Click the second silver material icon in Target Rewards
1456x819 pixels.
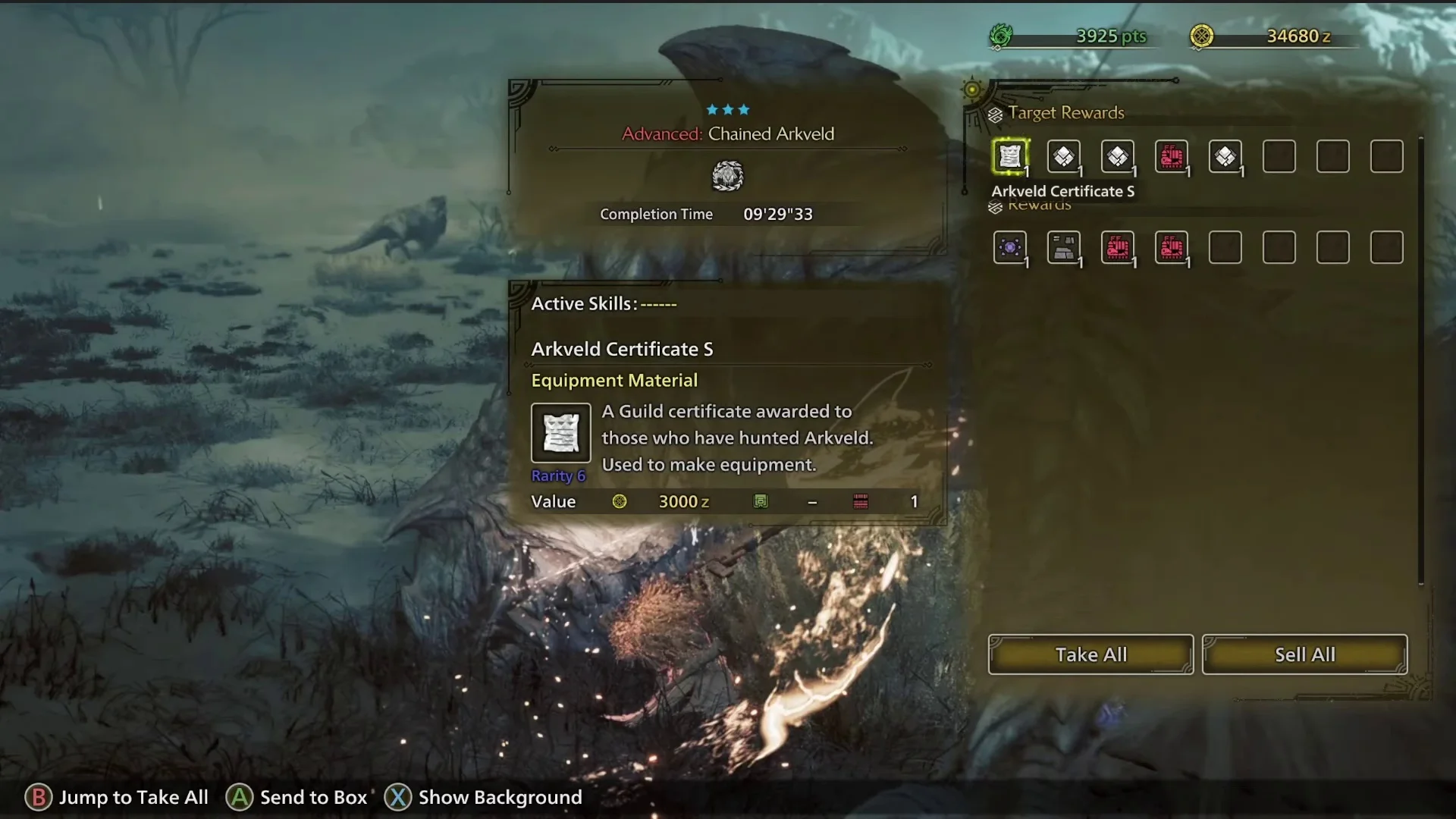[1119, 157]
